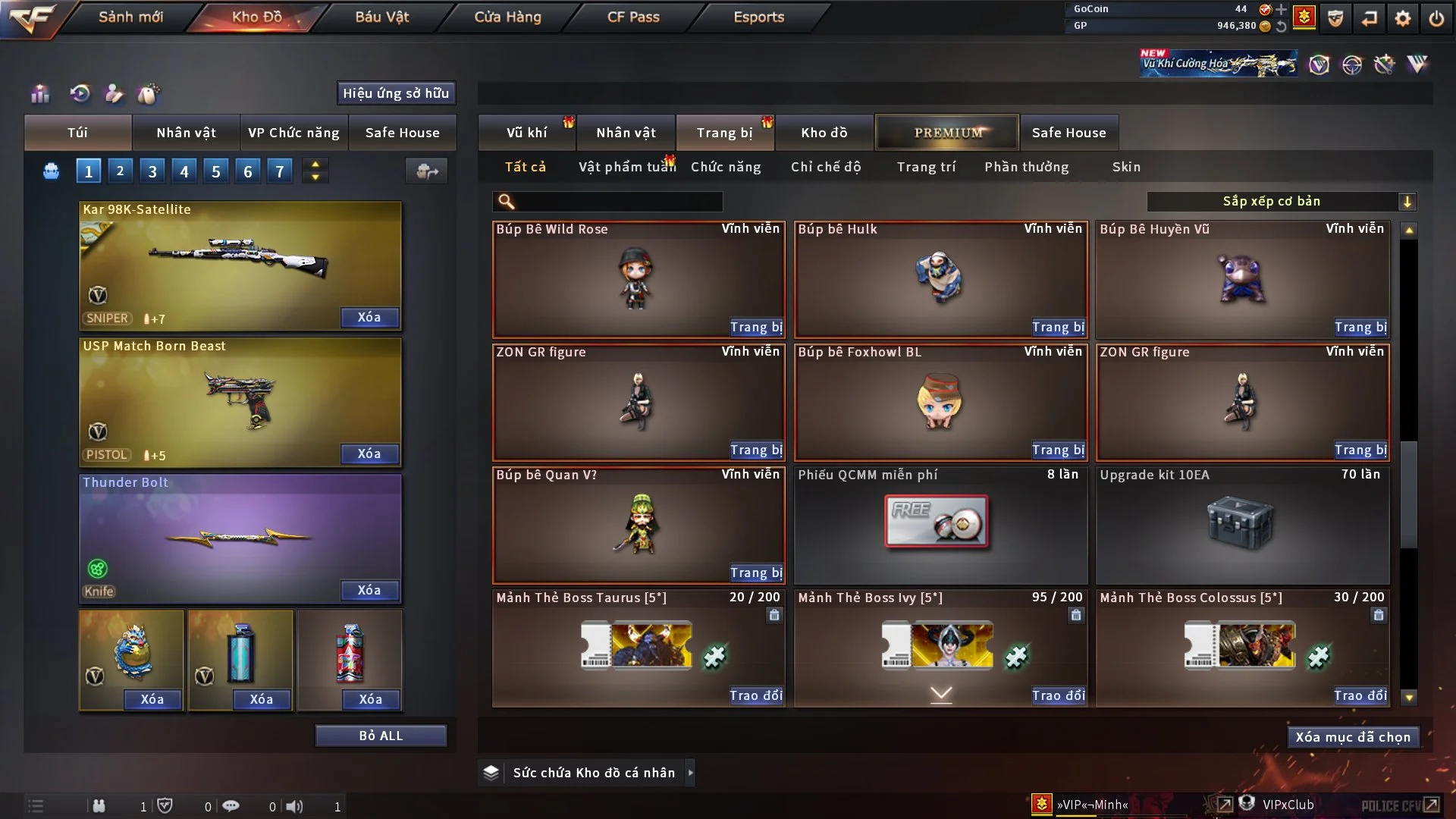Exchange the Boss Taurus card fragments
This screenshot has width=1456, height=819.
tap(755, 696)
